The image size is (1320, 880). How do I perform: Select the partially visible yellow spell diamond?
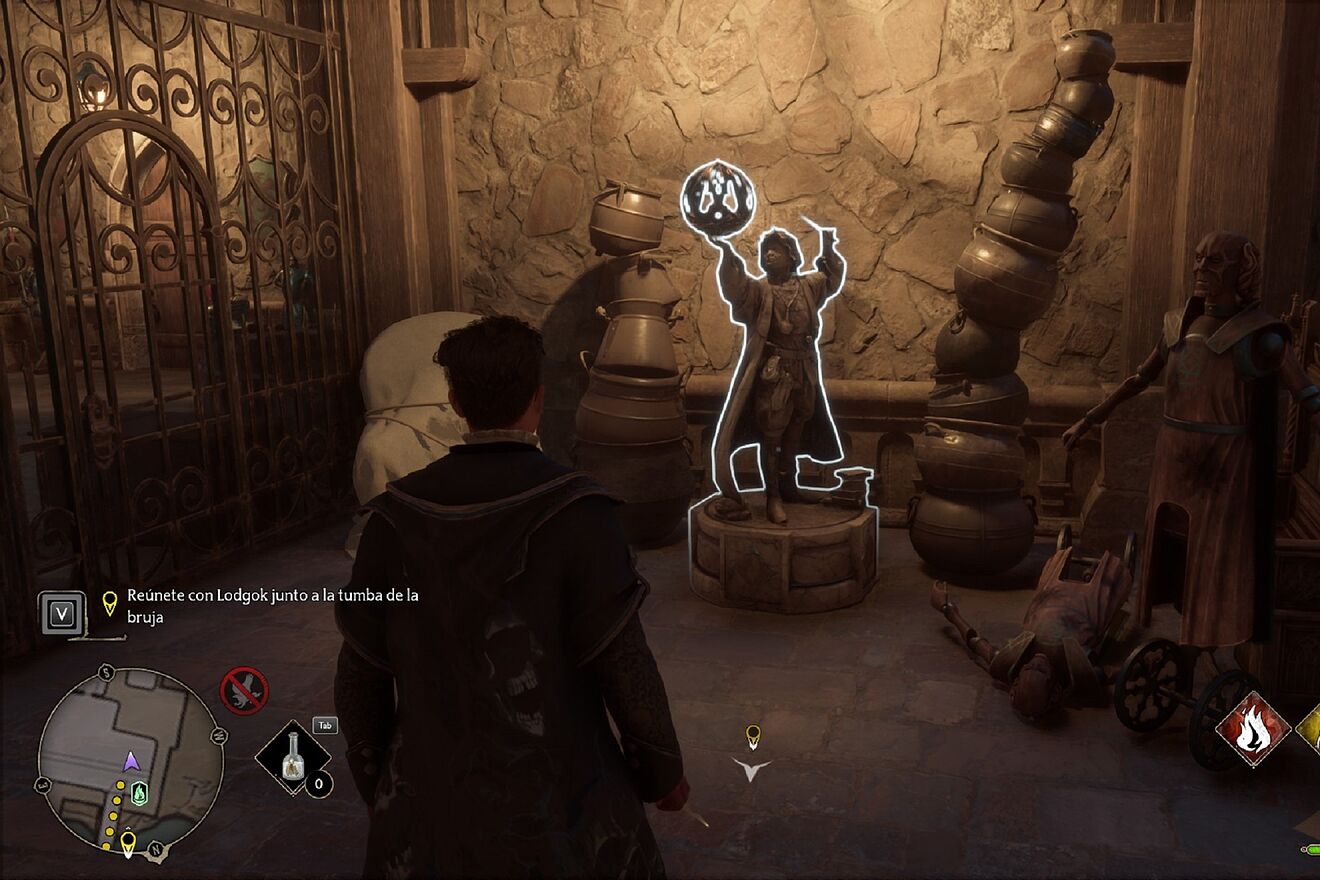1309,731
